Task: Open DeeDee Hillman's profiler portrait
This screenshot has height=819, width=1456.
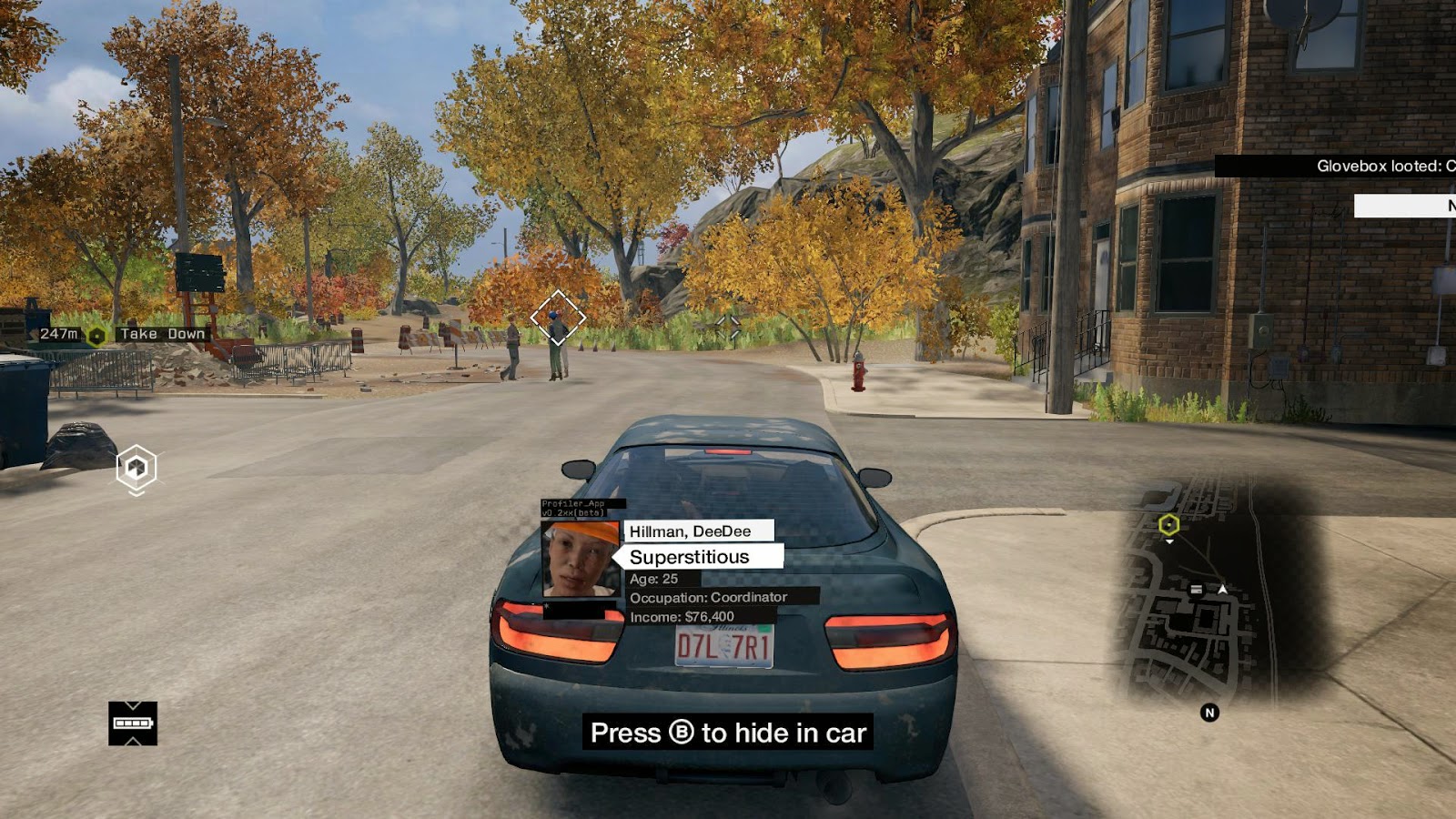Action: tap(581, 559)
